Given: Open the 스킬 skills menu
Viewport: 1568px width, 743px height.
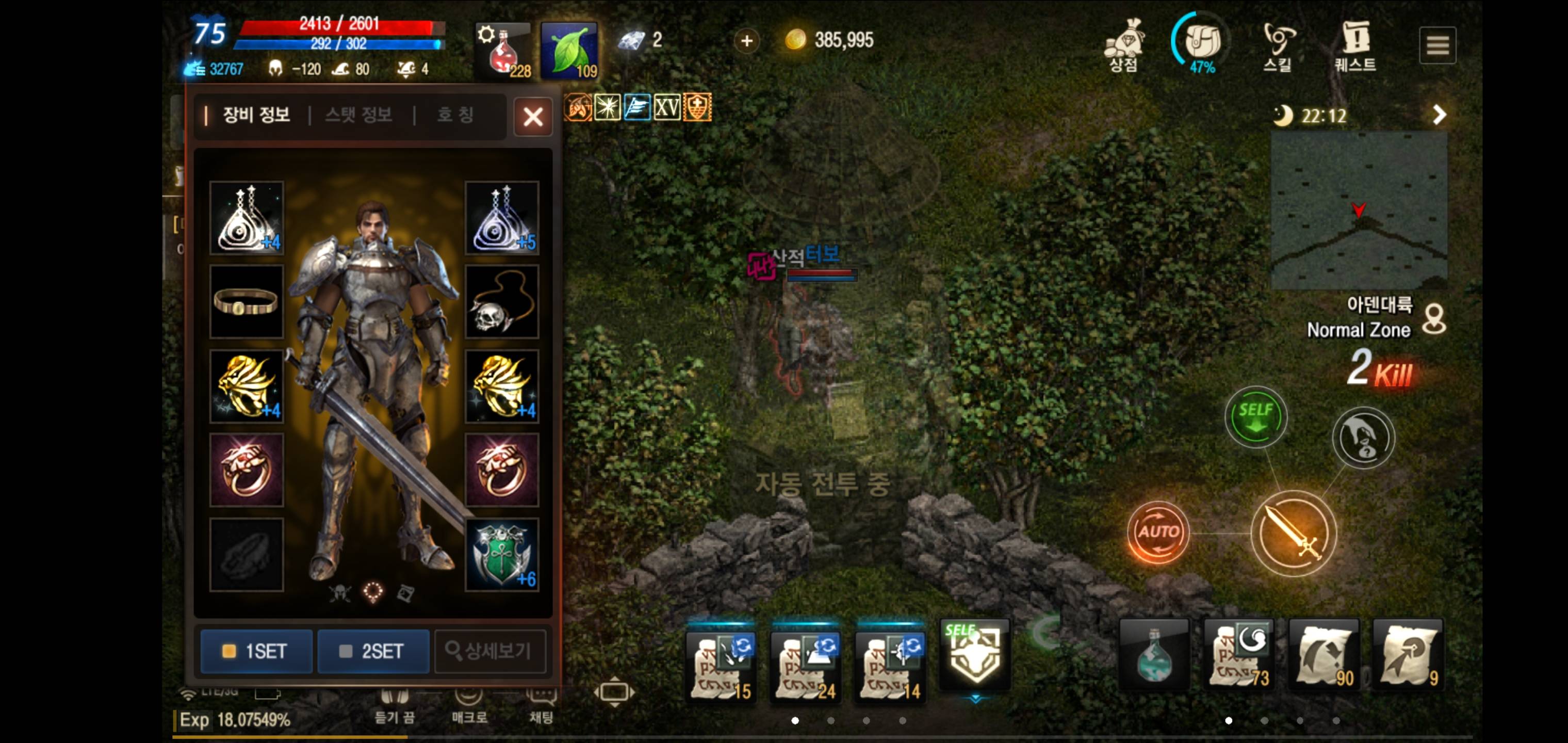Looking at the screenshot, I should pyautogui.click(x=1278, y=46).
